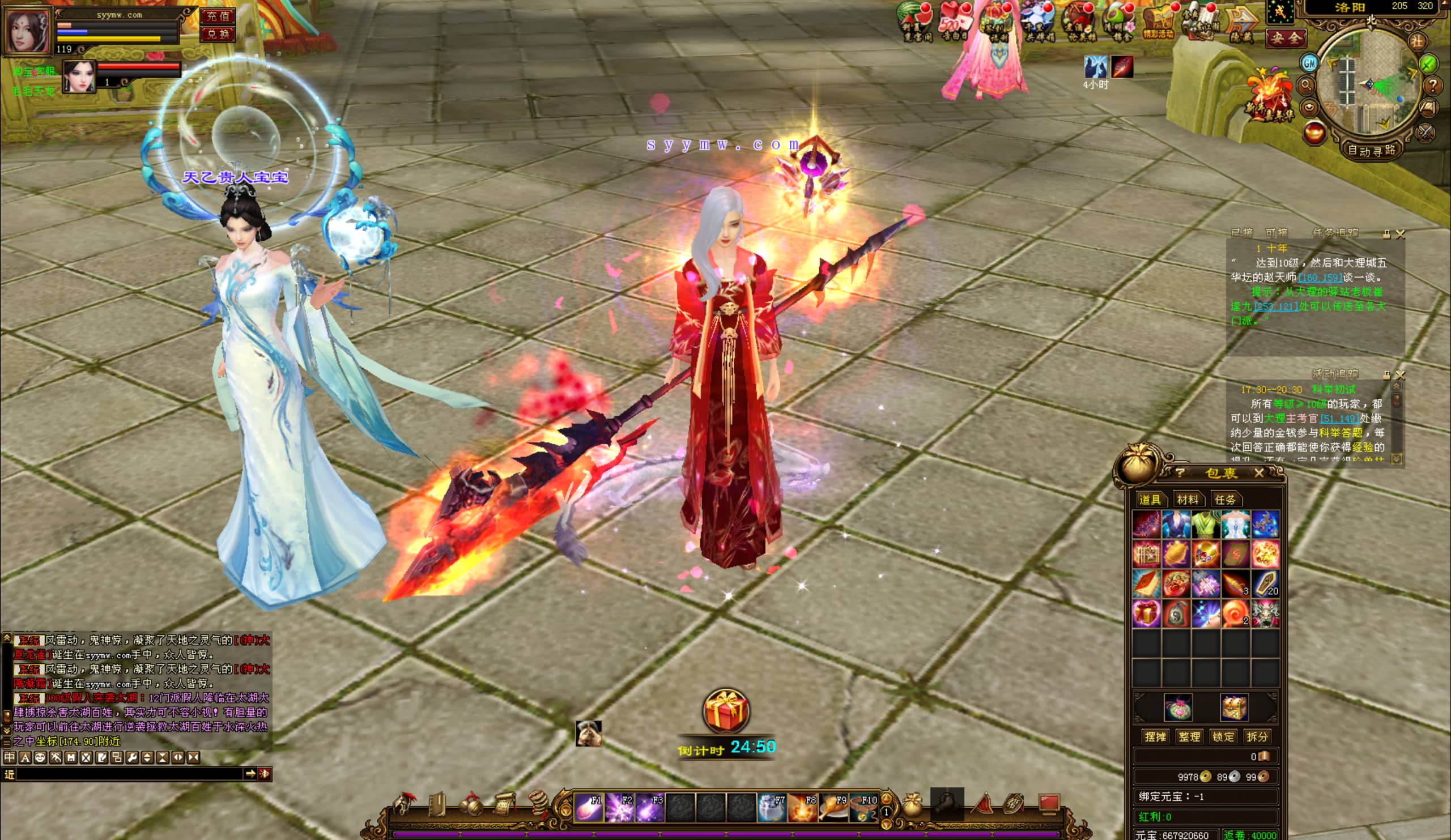The width and height of the screenshot is (1451, 840).
Task: Open the 精彩活动 treasure chest events icon
Action: coord(1159,23)
